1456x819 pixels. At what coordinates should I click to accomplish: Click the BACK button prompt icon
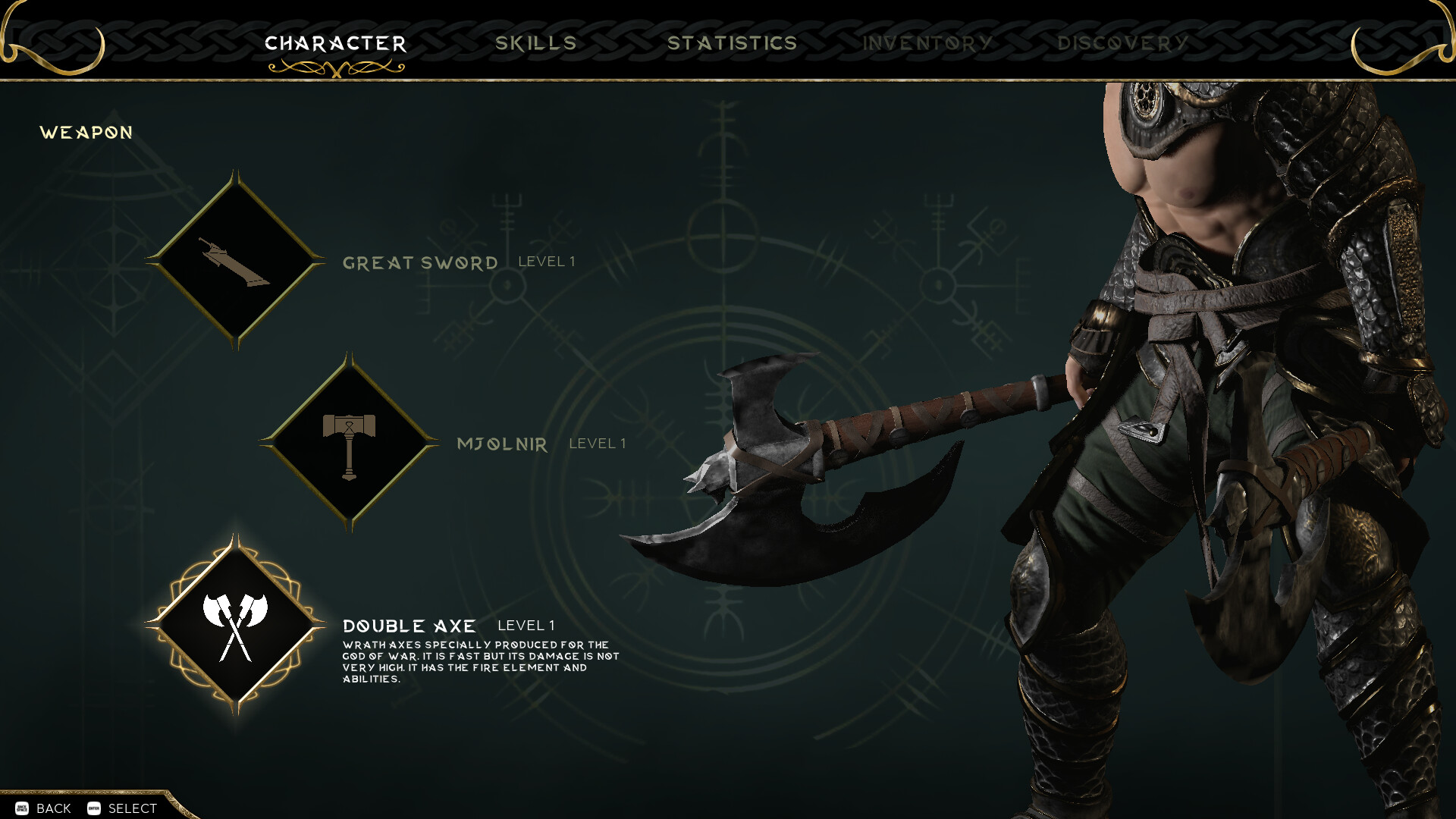(x=20, y=808)
